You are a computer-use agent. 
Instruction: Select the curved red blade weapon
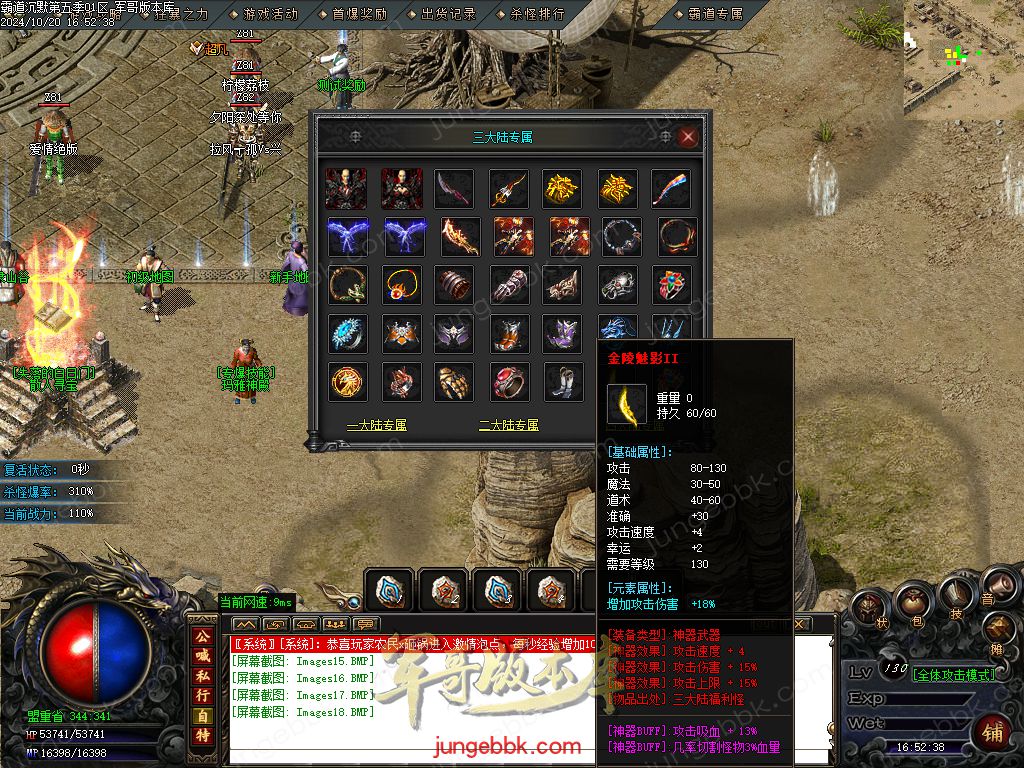coord(454,187)
